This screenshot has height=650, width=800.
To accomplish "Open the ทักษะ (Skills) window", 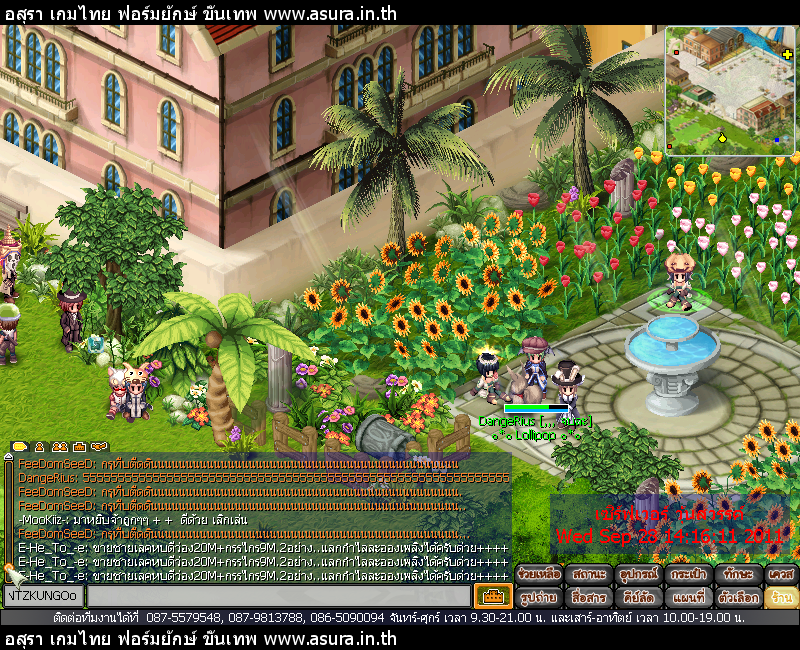I will (740, 575).
